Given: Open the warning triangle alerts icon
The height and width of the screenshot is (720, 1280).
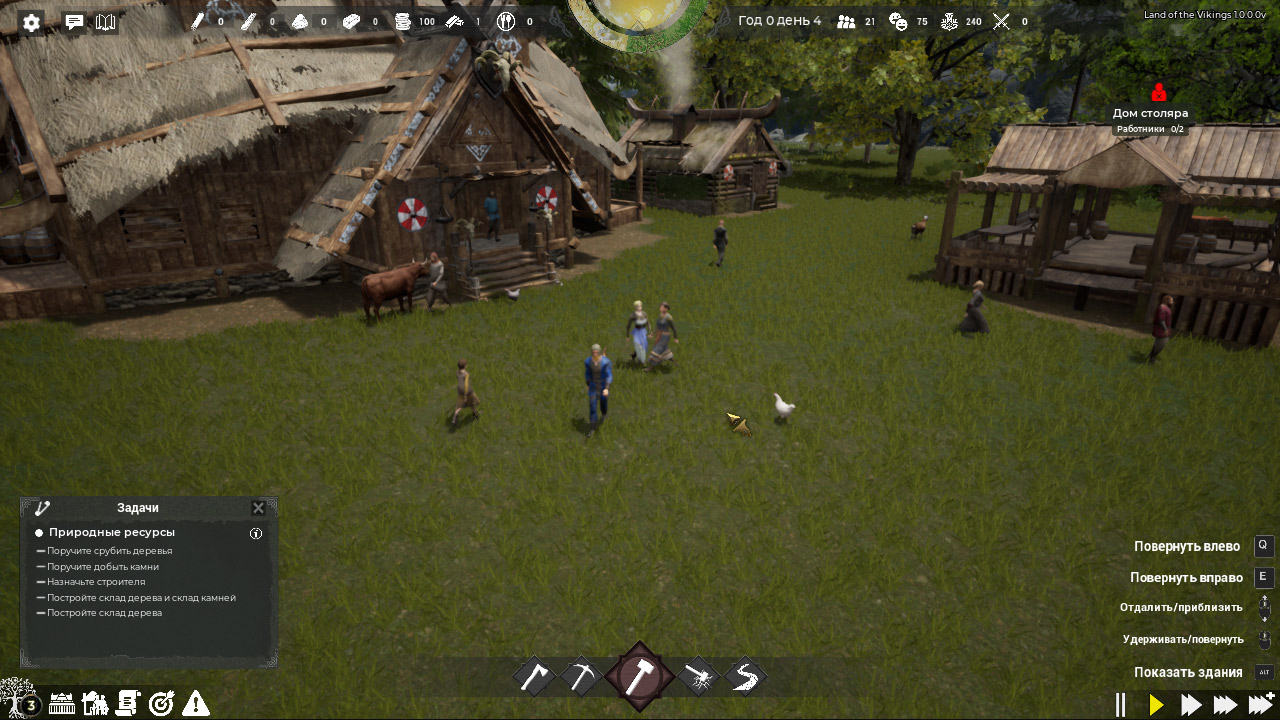Looking at the screenshot, I should coord(196,704).
